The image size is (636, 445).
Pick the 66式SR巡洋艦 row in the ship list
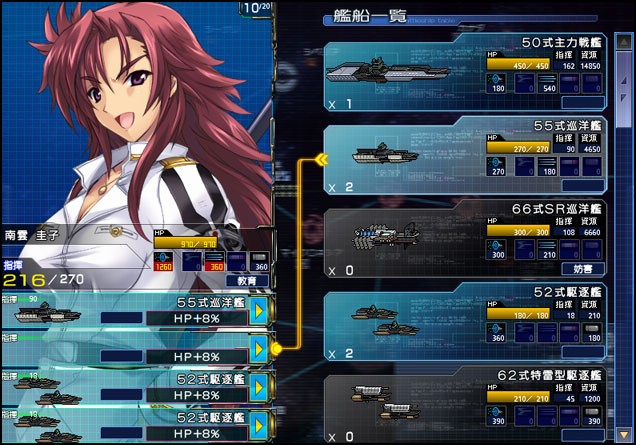(x=462, y=241)
